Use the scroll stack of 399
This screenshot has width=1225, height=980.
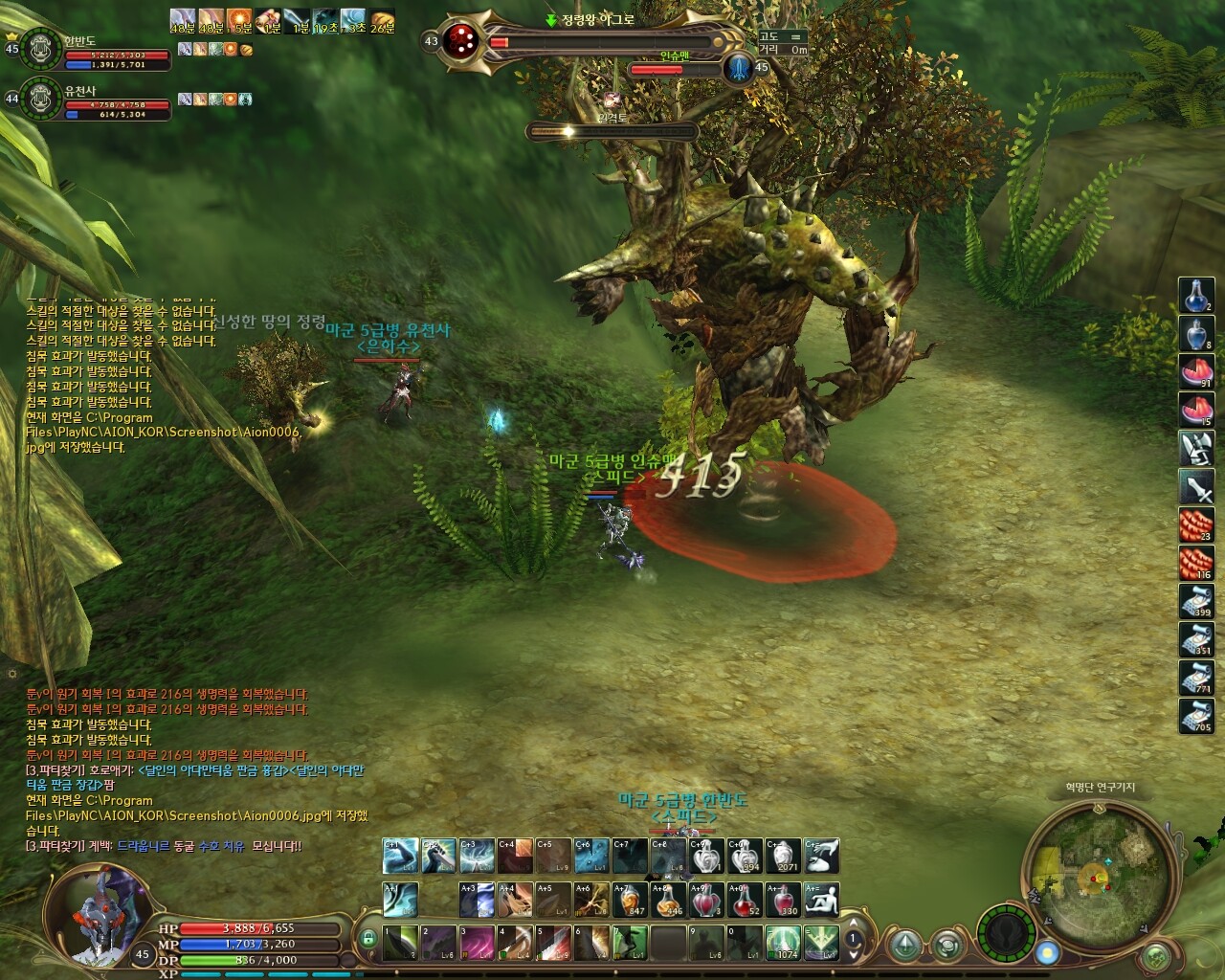[1196, 602]
